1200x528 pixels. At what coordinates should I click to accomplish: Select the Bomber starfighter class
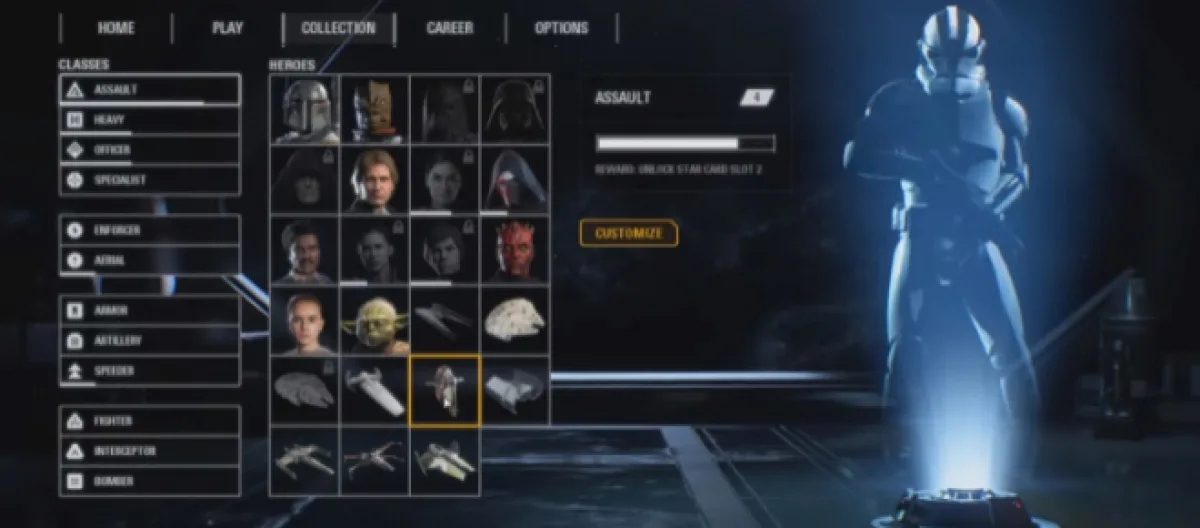click(x=150, y=481)
